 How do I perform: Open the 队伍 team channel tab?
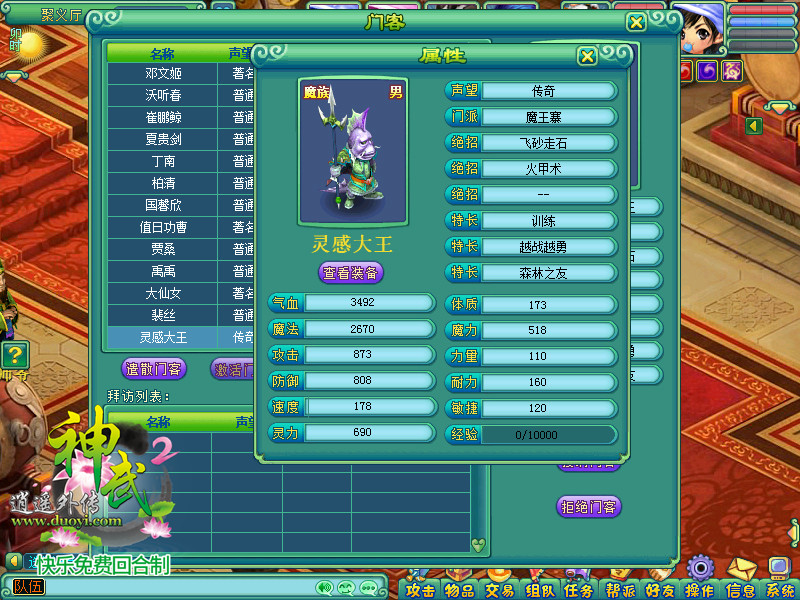[29, 588]
